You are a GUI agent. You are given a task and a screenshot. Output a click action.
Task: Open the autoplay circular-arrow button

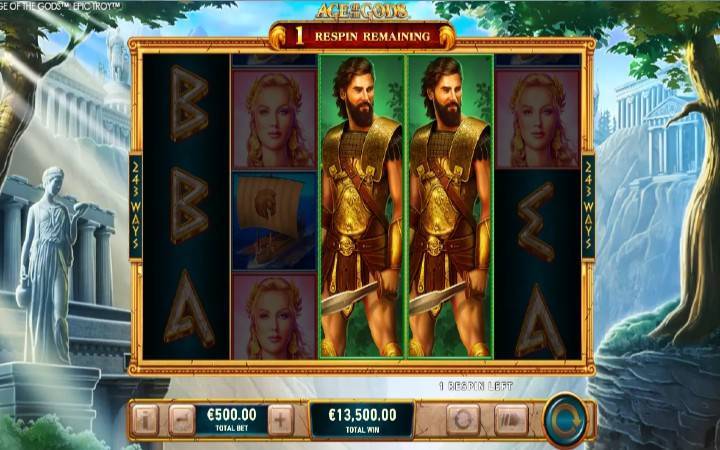(463, 420)
